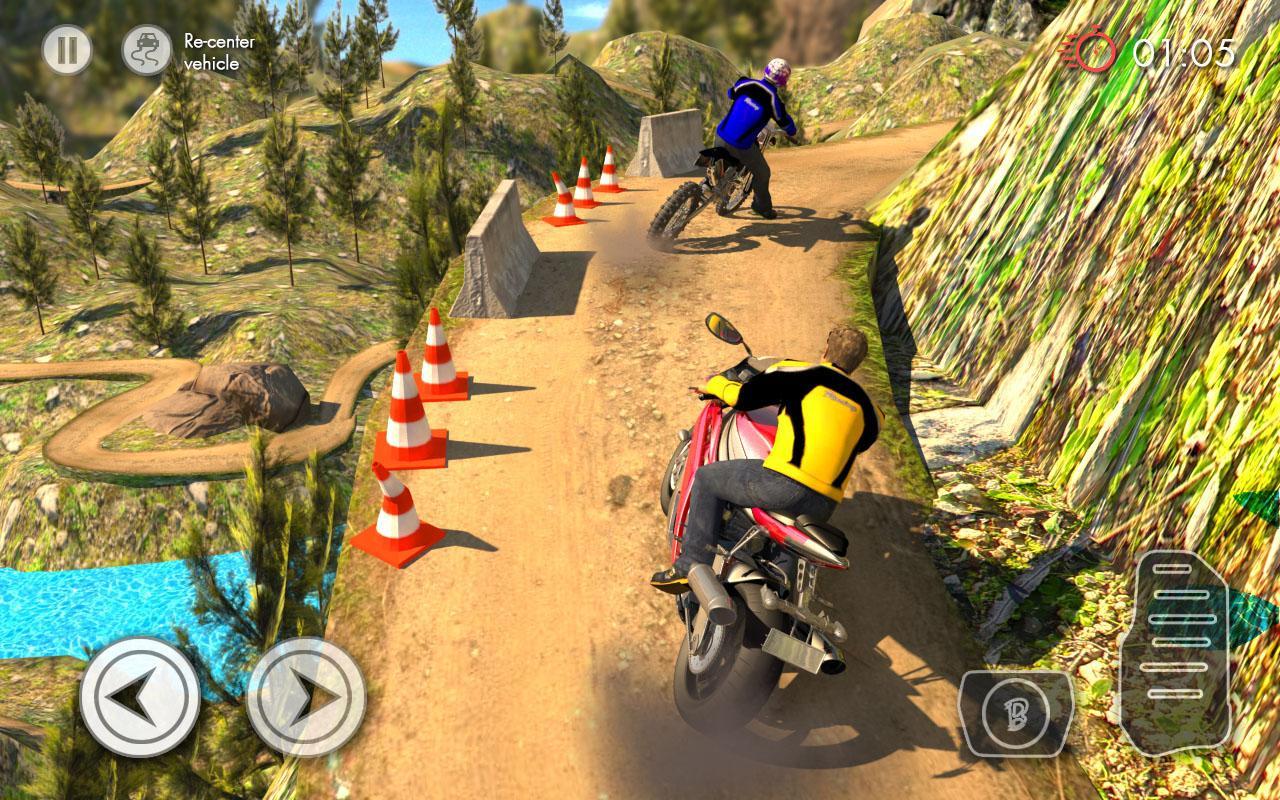Tap the blue rider's white helmet
This screenshot has width=1280, height=800.
tap(778, 70)
